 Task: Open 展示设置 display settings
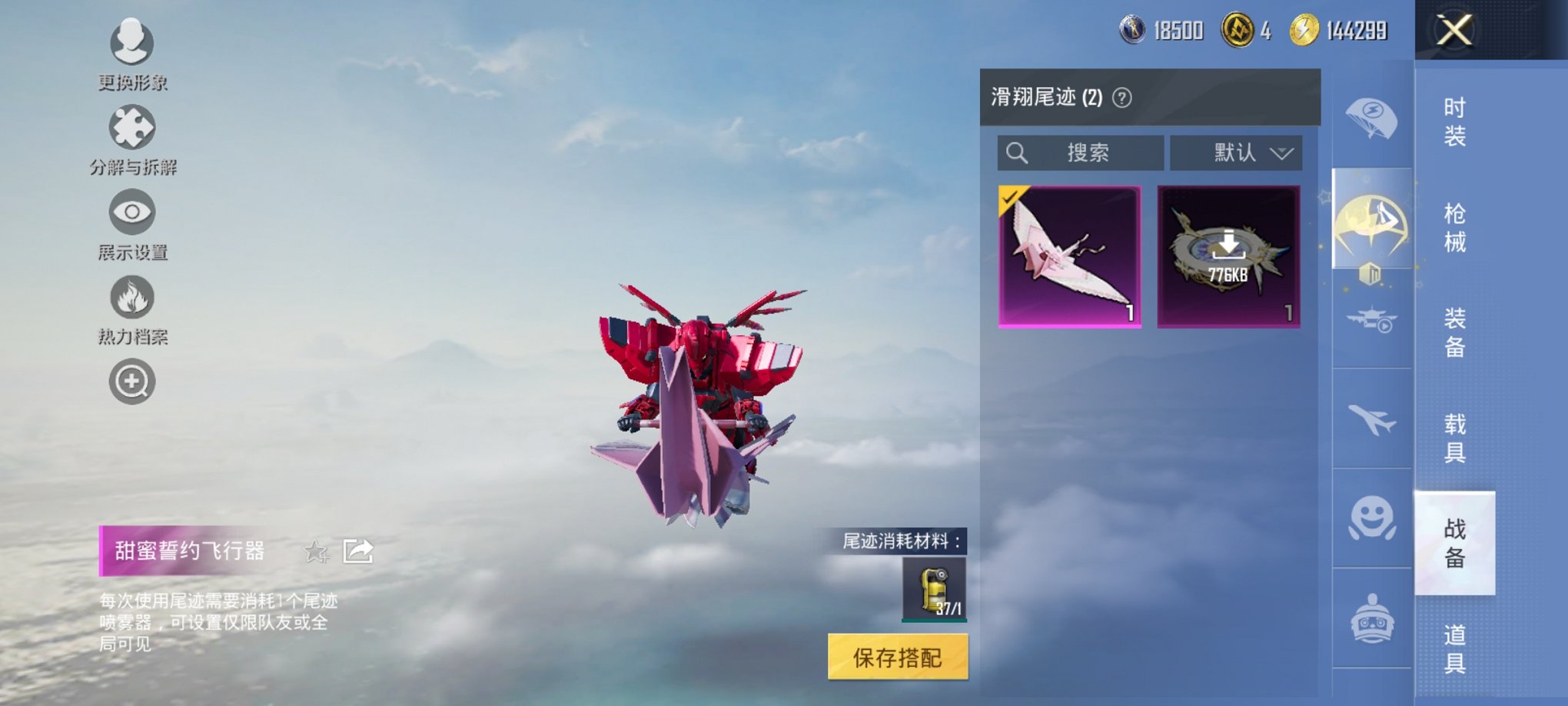pyautogui.click(x=131, y=211)
